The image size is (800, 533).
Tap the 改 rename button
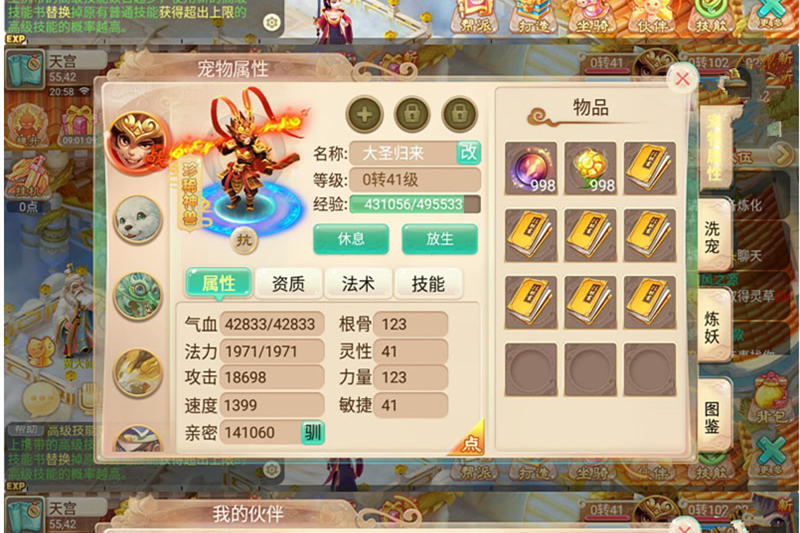pos(468,153)
